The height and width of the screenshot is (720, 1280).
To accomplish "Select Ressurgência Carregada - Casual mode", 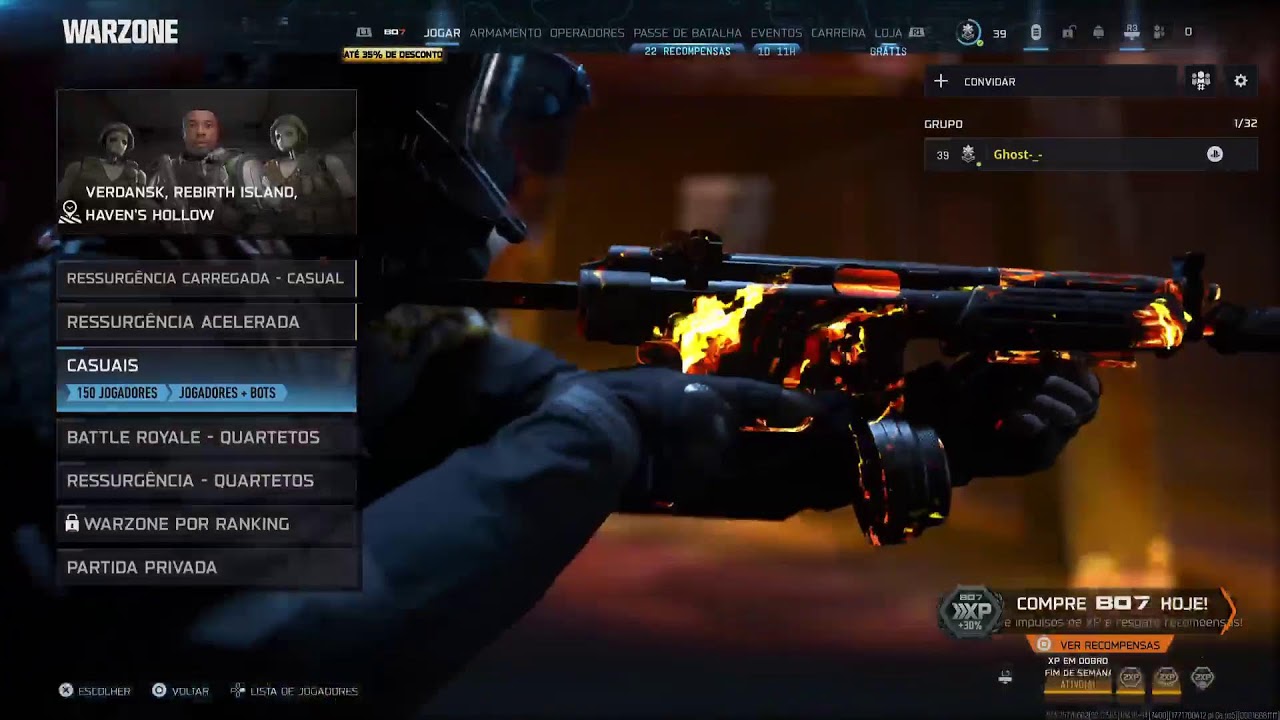I will pyautogui.click(x=205, y=278).
